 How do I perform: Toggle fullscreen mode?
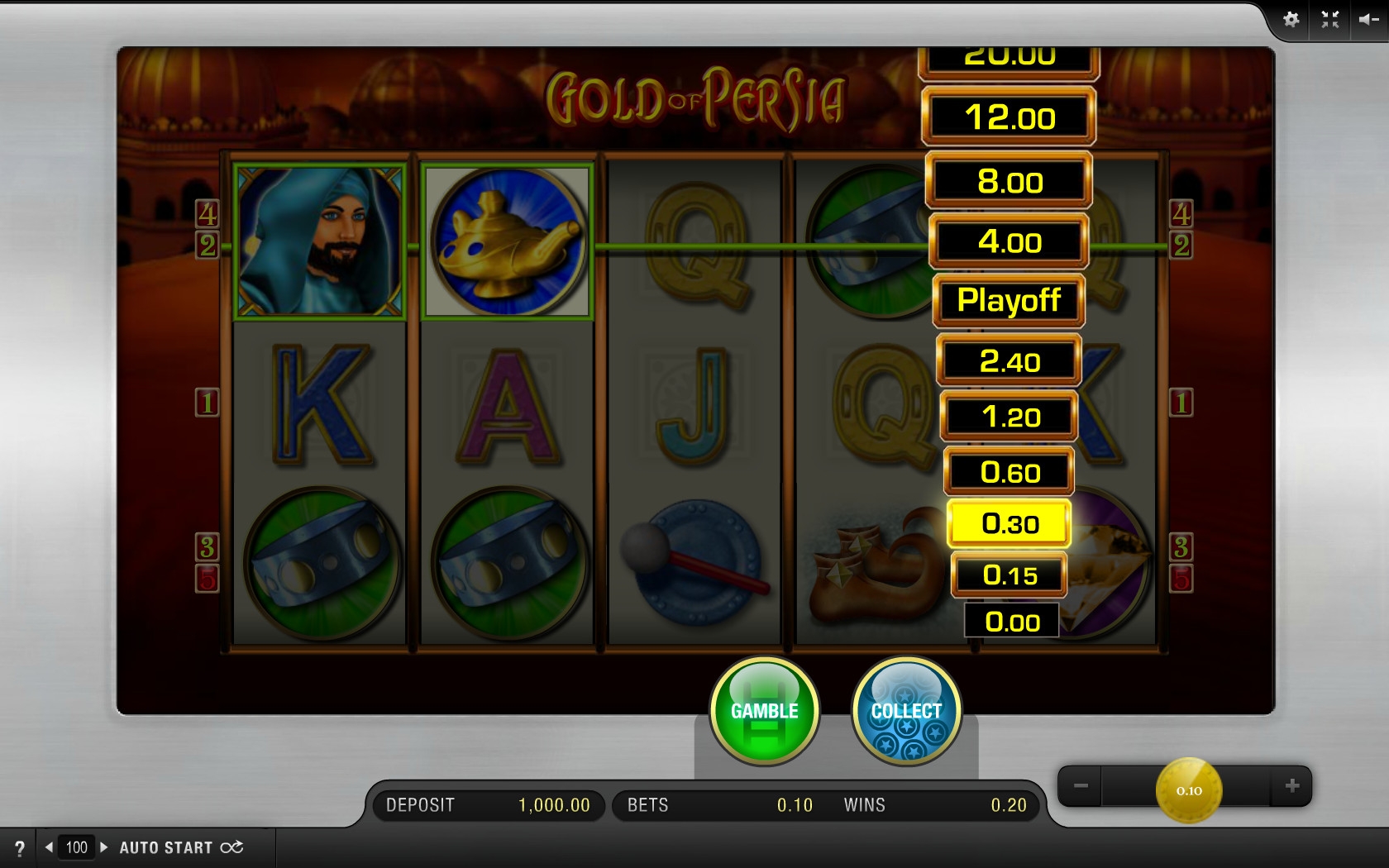(1329, 20)
